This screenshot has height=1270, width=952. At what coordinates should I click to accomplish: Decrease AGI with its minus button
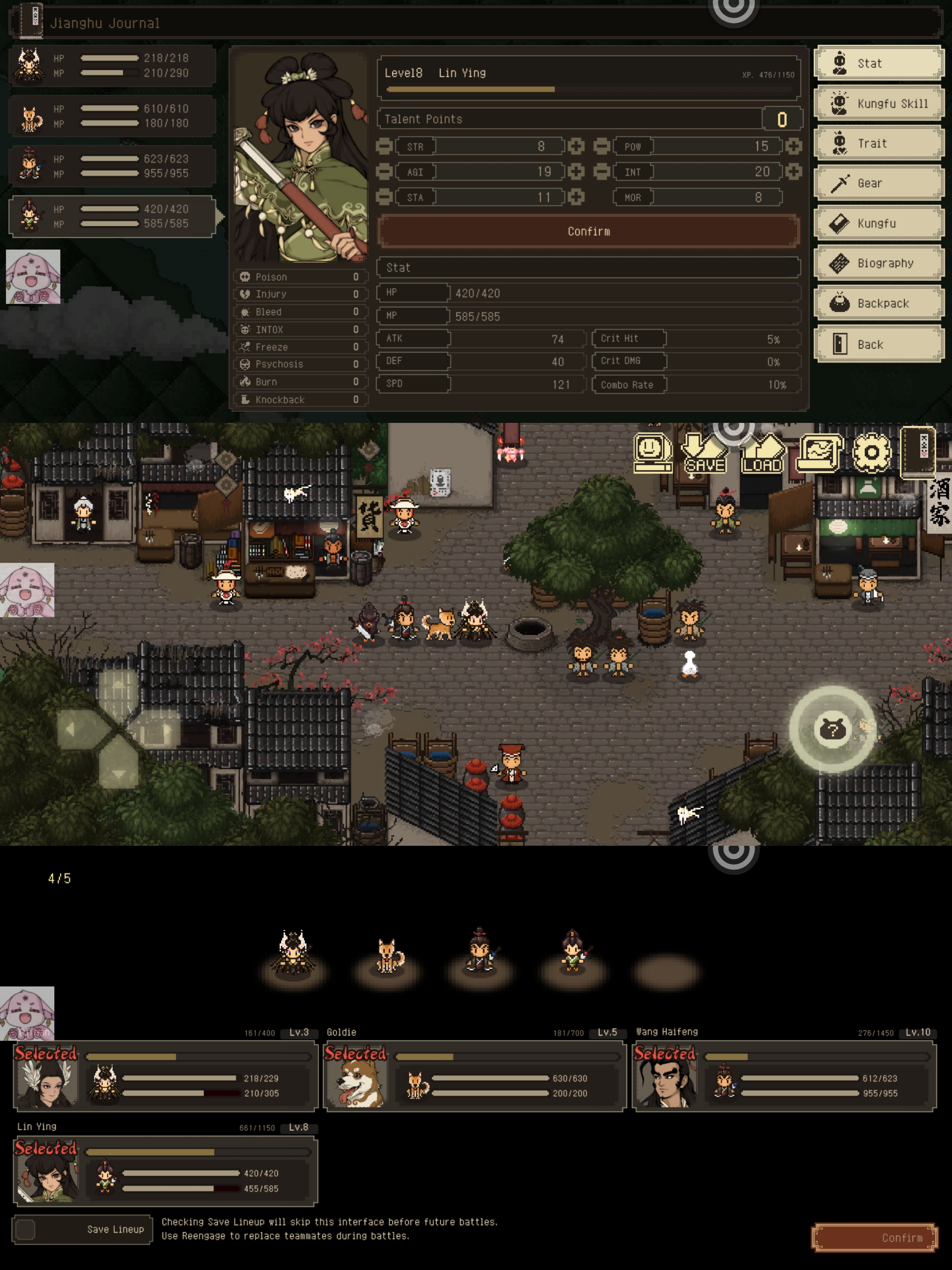tap(384, 172)
